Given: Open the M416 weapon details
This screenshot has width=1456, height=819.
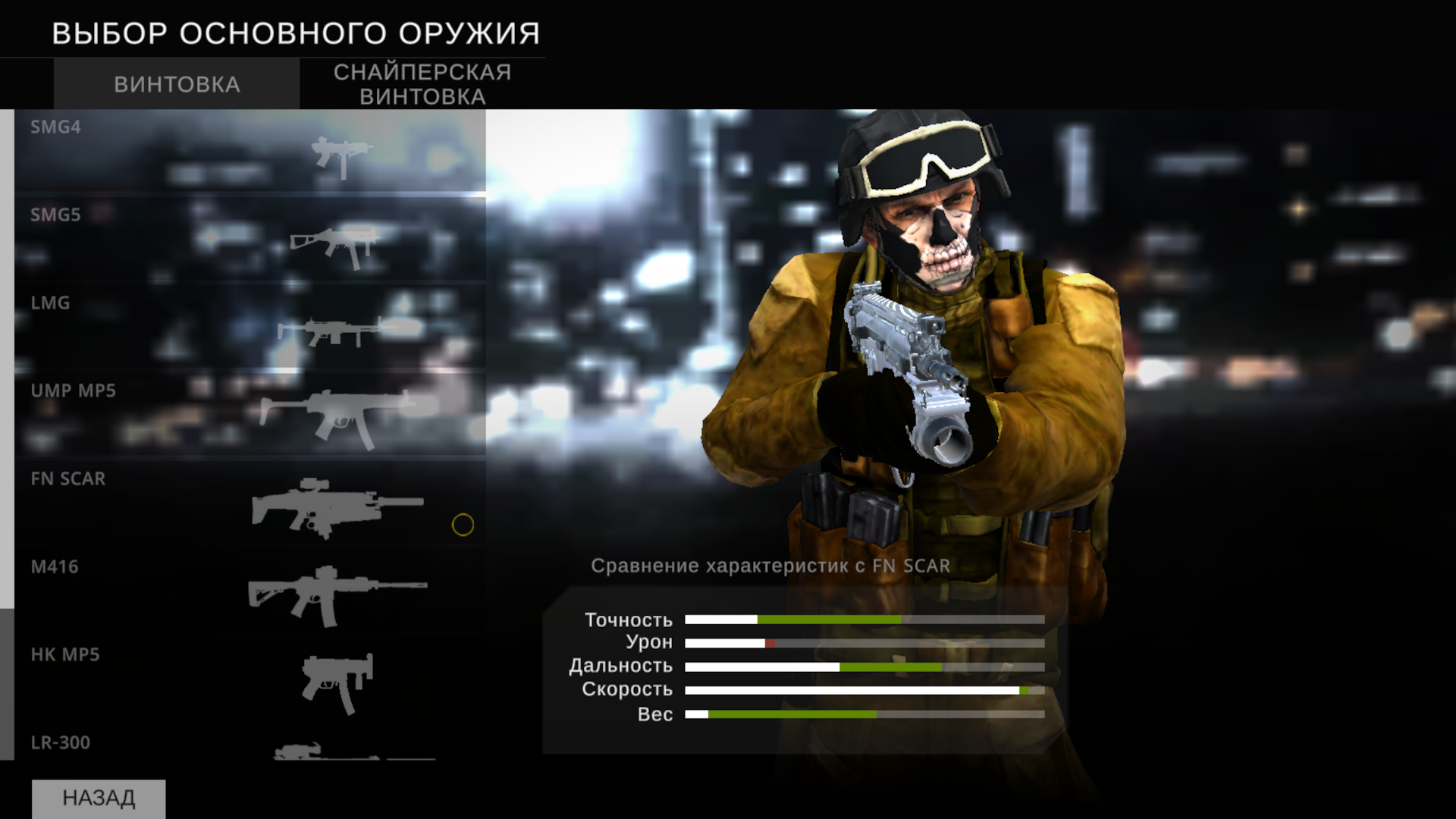Looking at the screenshot, I should click(x=227, y=591).
